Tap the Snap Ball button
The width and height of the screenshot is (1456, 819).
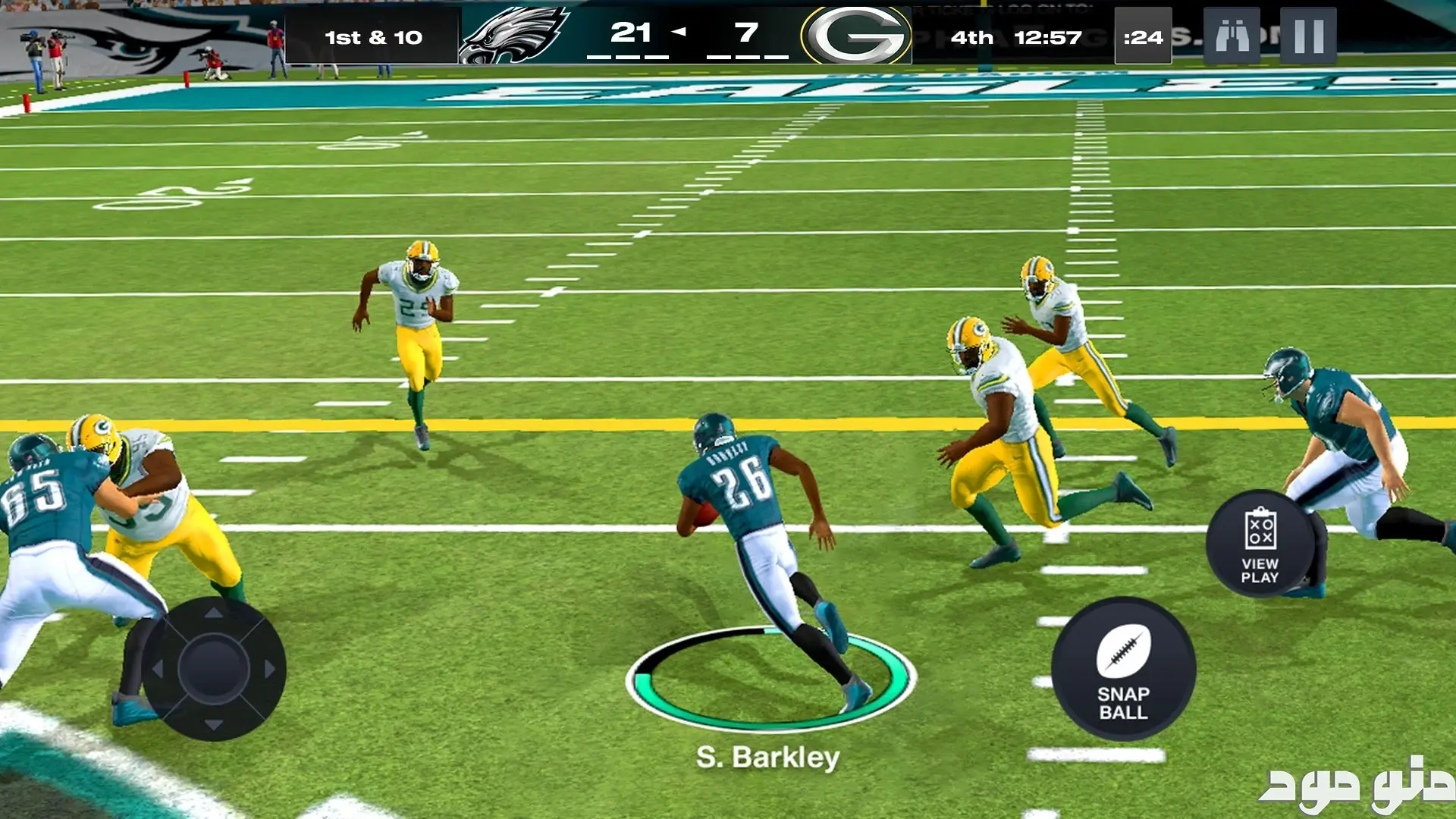pyautogui.click(x=1123, y=670)
